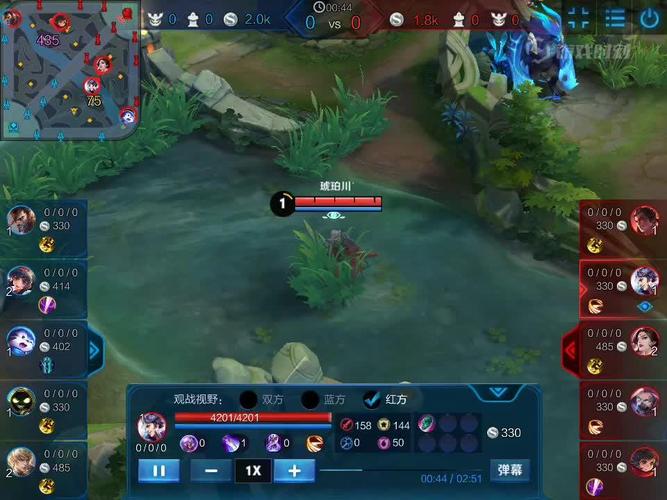This screenshot has height=500, width=667.
Task: Select 双方 both-sides spectator view
Action: [249, 400]
